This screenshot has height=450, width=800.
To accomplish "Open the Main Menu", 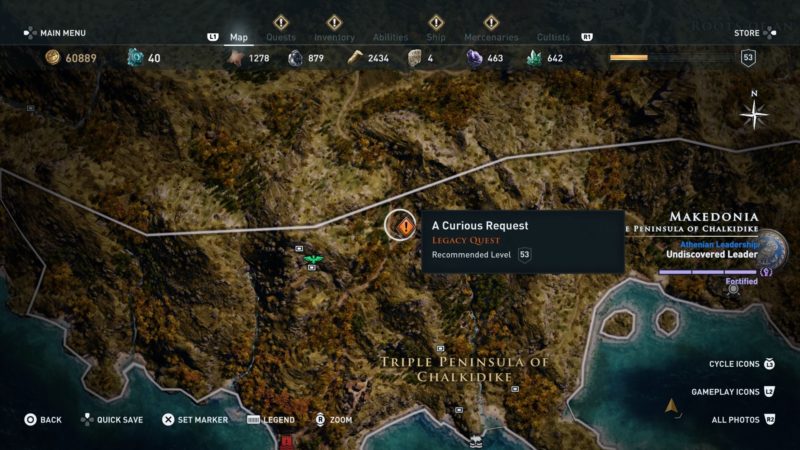I will coord(55,33).
